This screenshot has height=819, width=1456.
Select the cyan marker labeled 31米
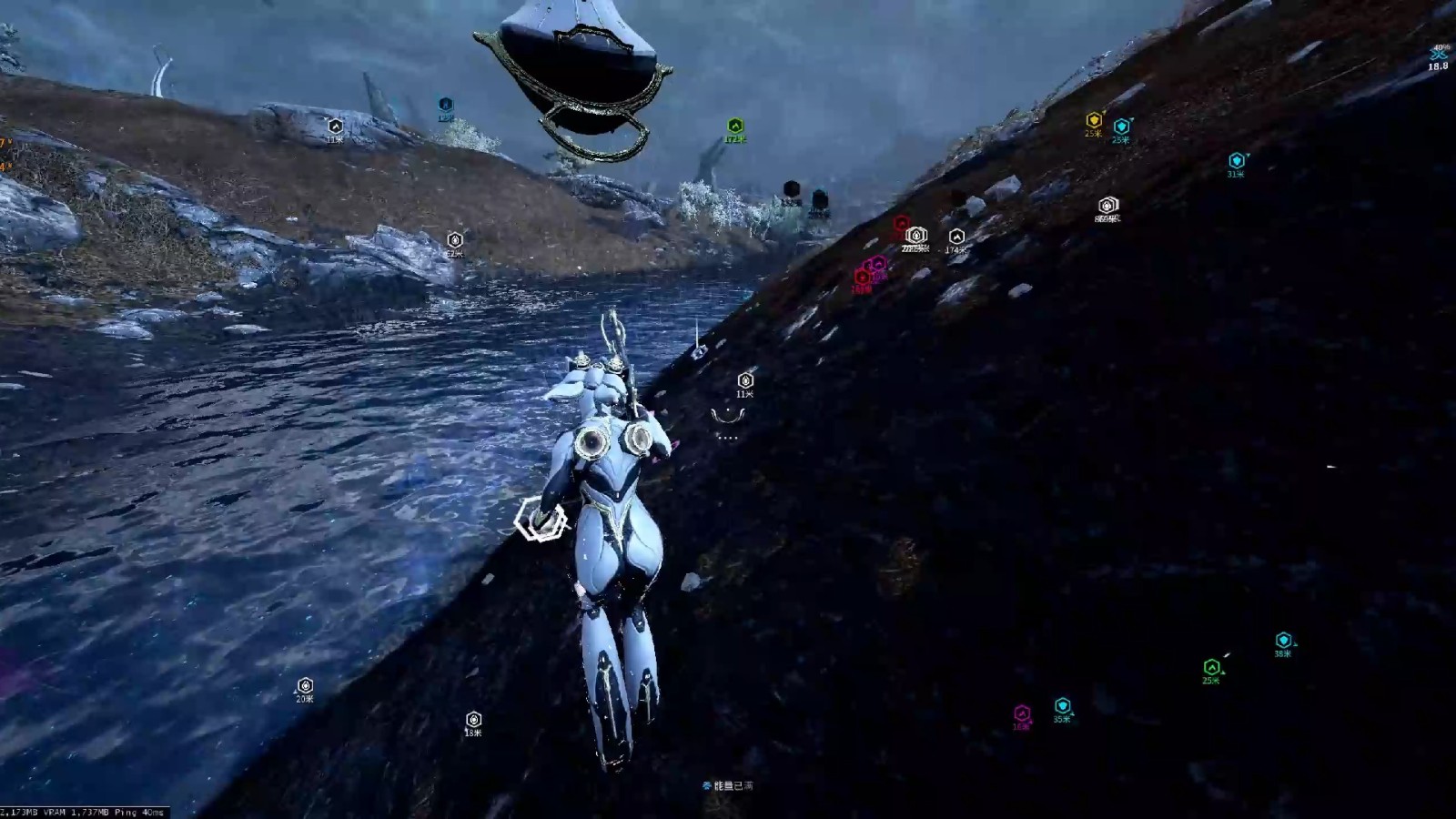click(x=1236, y=162)
